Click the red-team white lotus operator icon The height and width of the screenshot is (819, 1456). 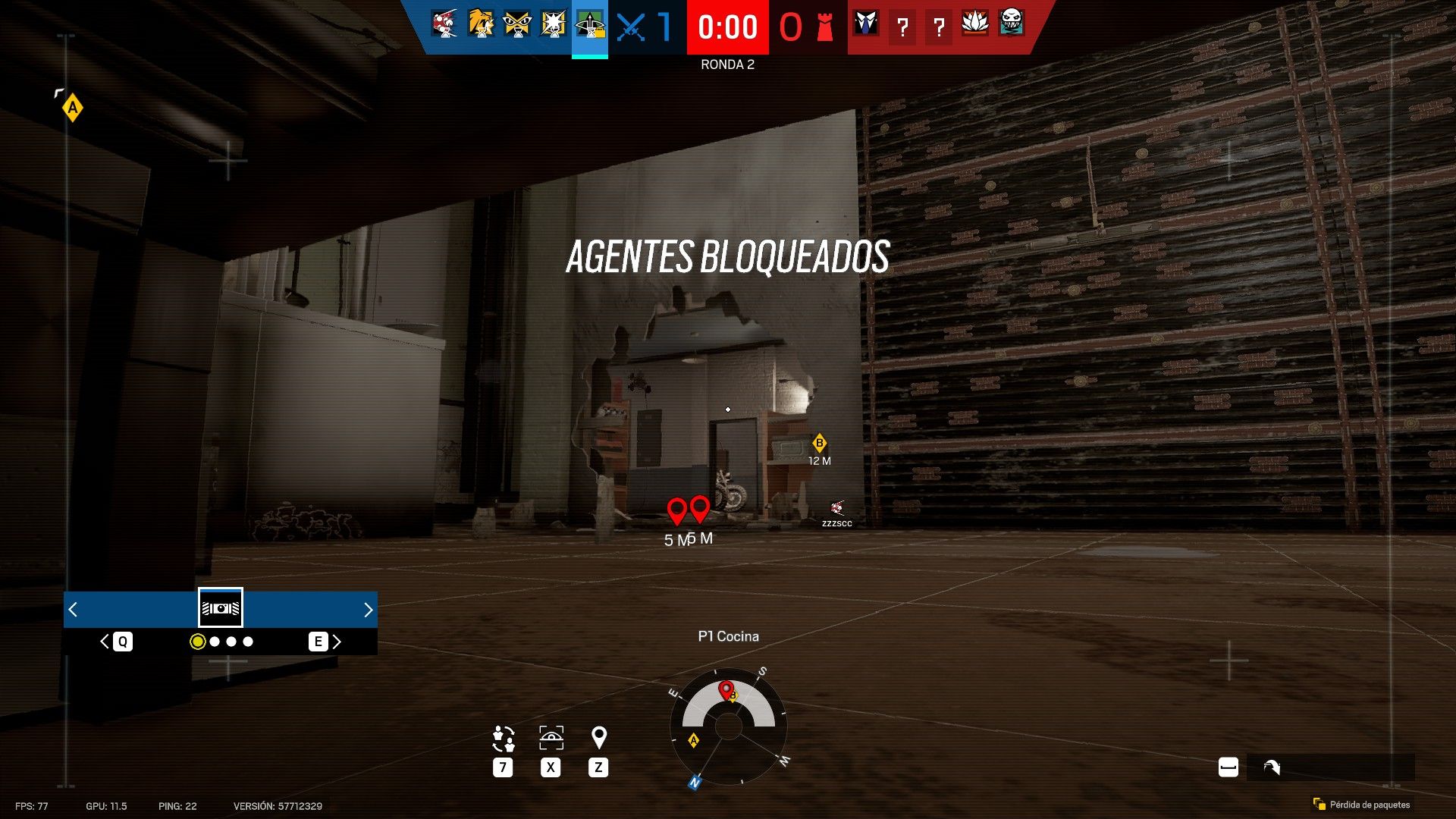(x=975, y=24)
